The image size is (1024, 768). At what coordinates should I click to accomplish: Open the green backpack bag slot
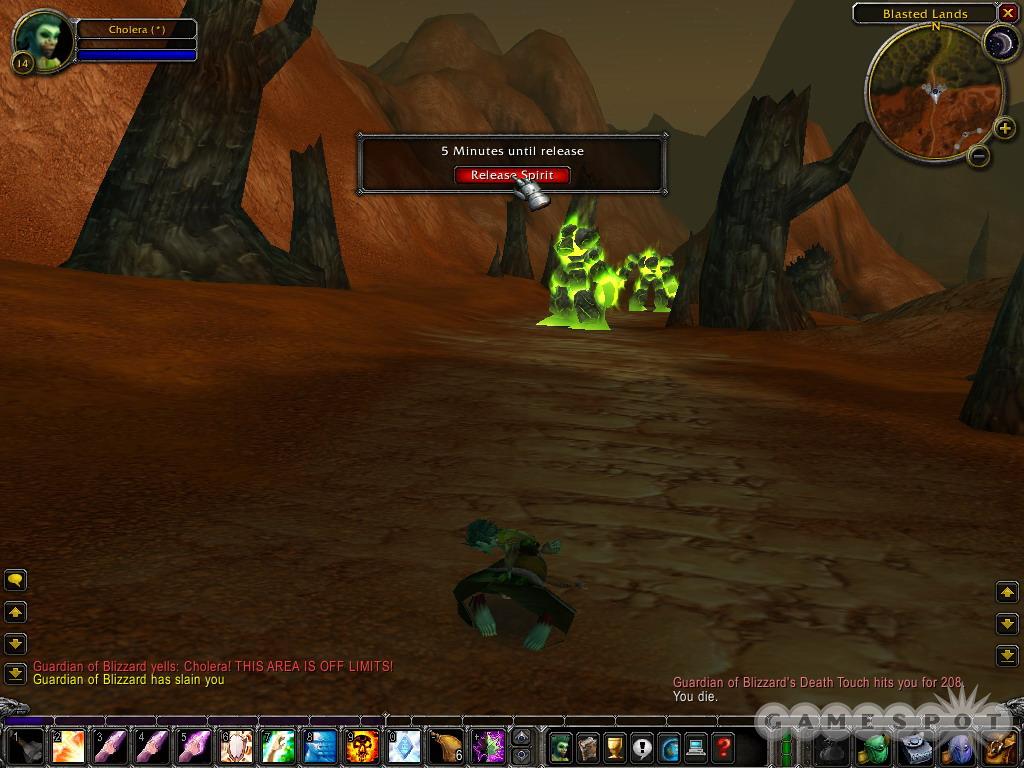click(875, 748)
